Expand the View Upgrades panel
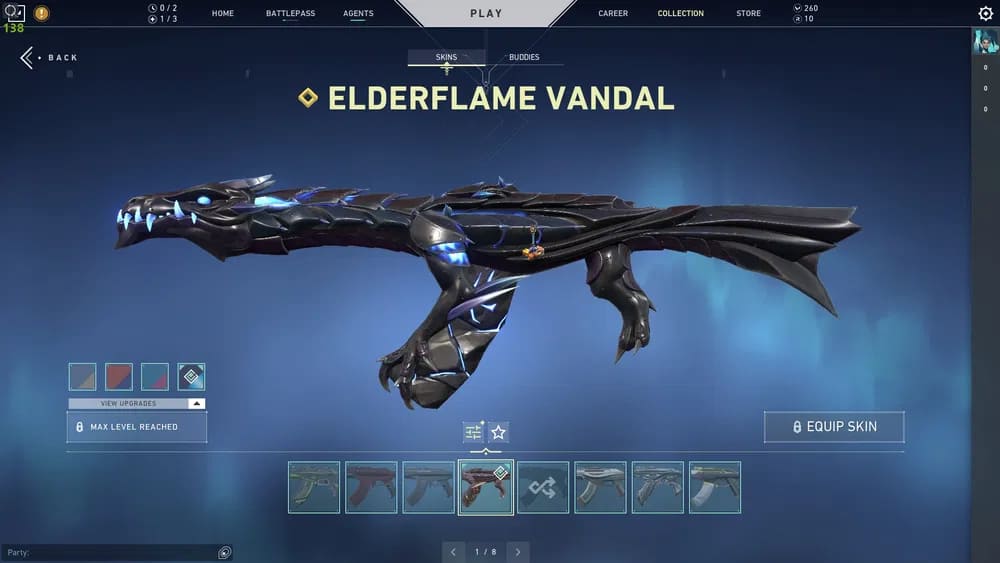 (137, 403)
